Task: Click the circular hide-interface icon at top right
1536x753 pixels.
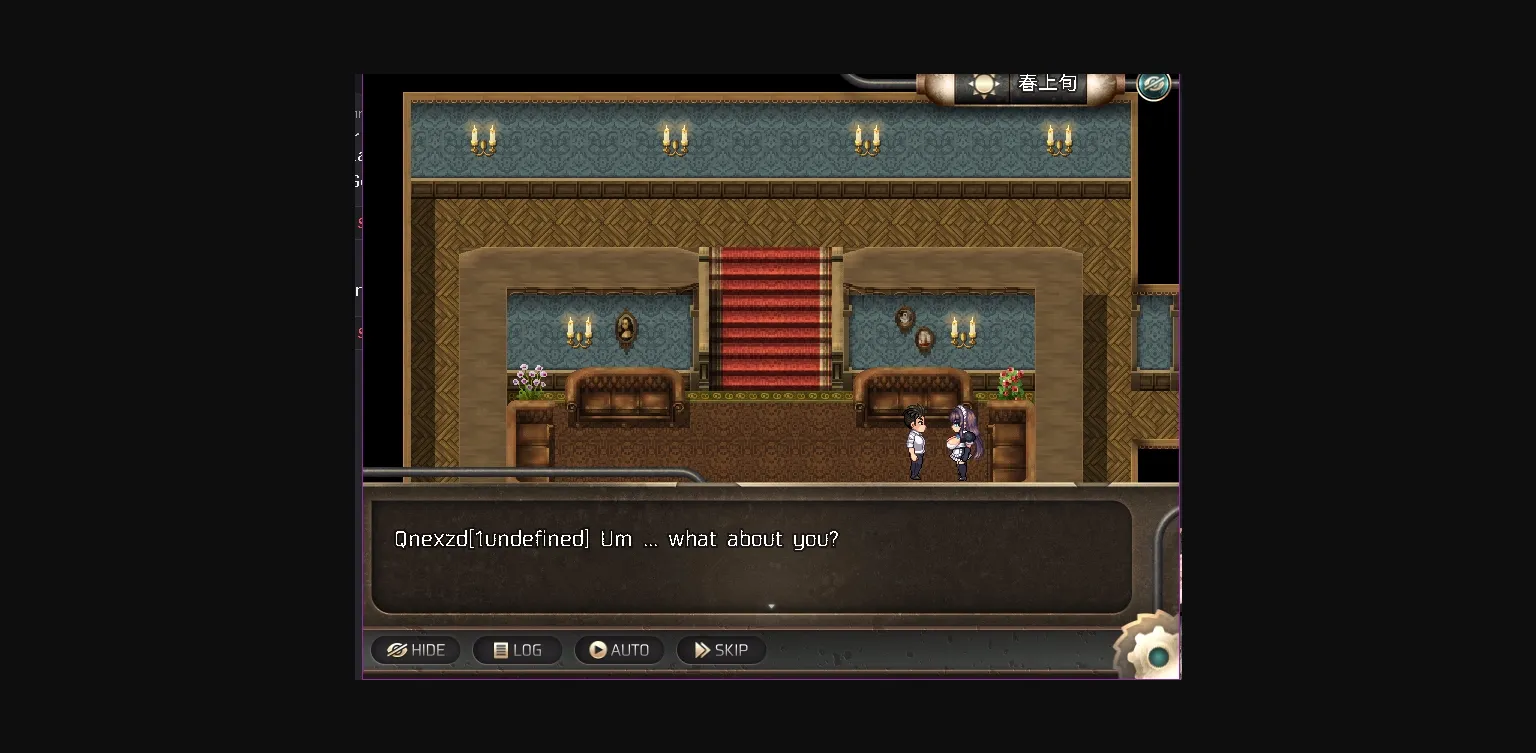Action: [1153, 84]
